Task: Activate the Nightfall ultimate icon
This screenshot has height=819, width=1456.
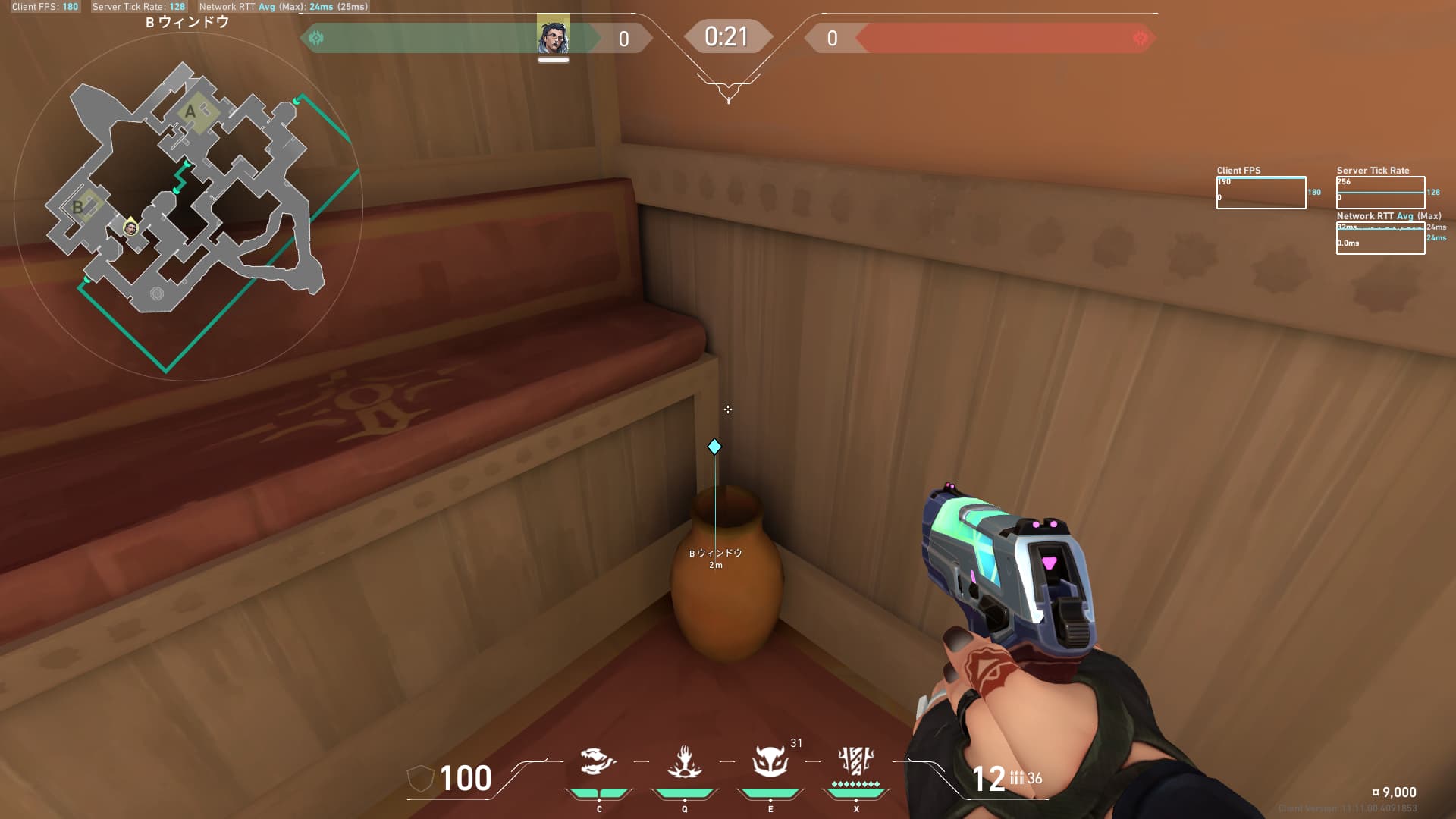Action: 856,761
